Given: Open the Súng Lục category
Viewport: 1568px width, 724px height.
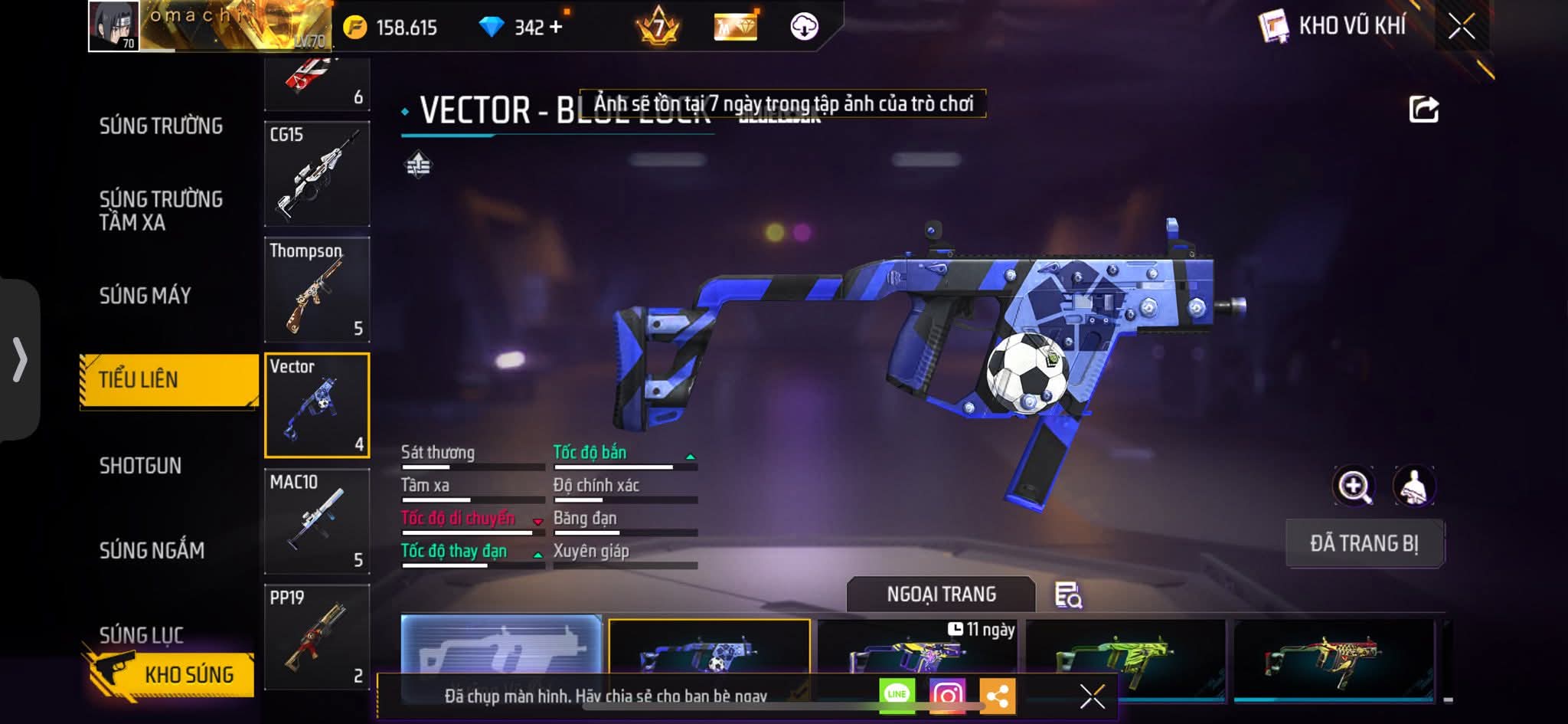Looking at the screenshot, I should coord(142,634).
